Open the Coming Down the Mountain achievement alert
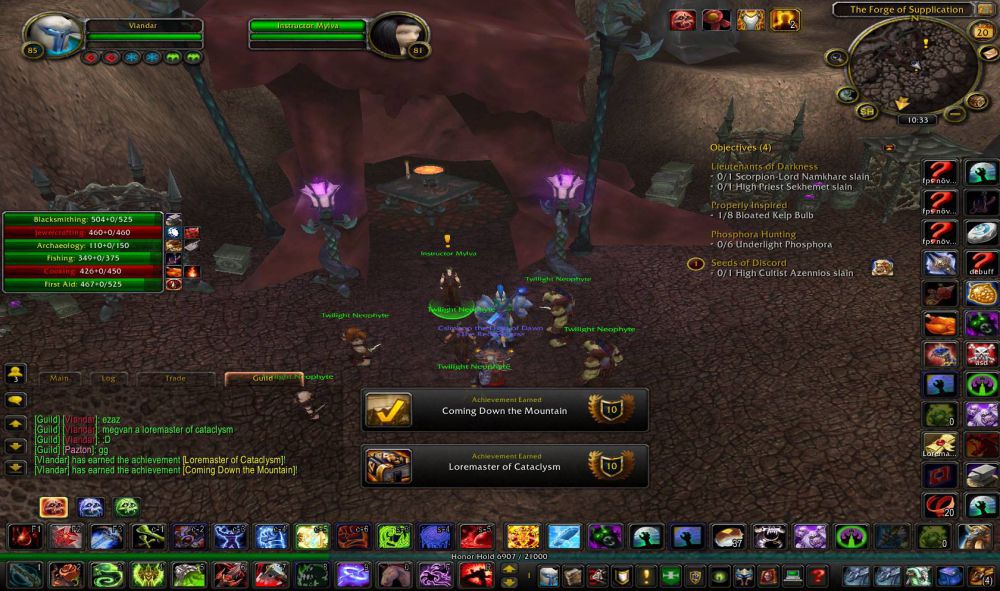The width and height of the screenshot is (1000, 591). (504, 410)
